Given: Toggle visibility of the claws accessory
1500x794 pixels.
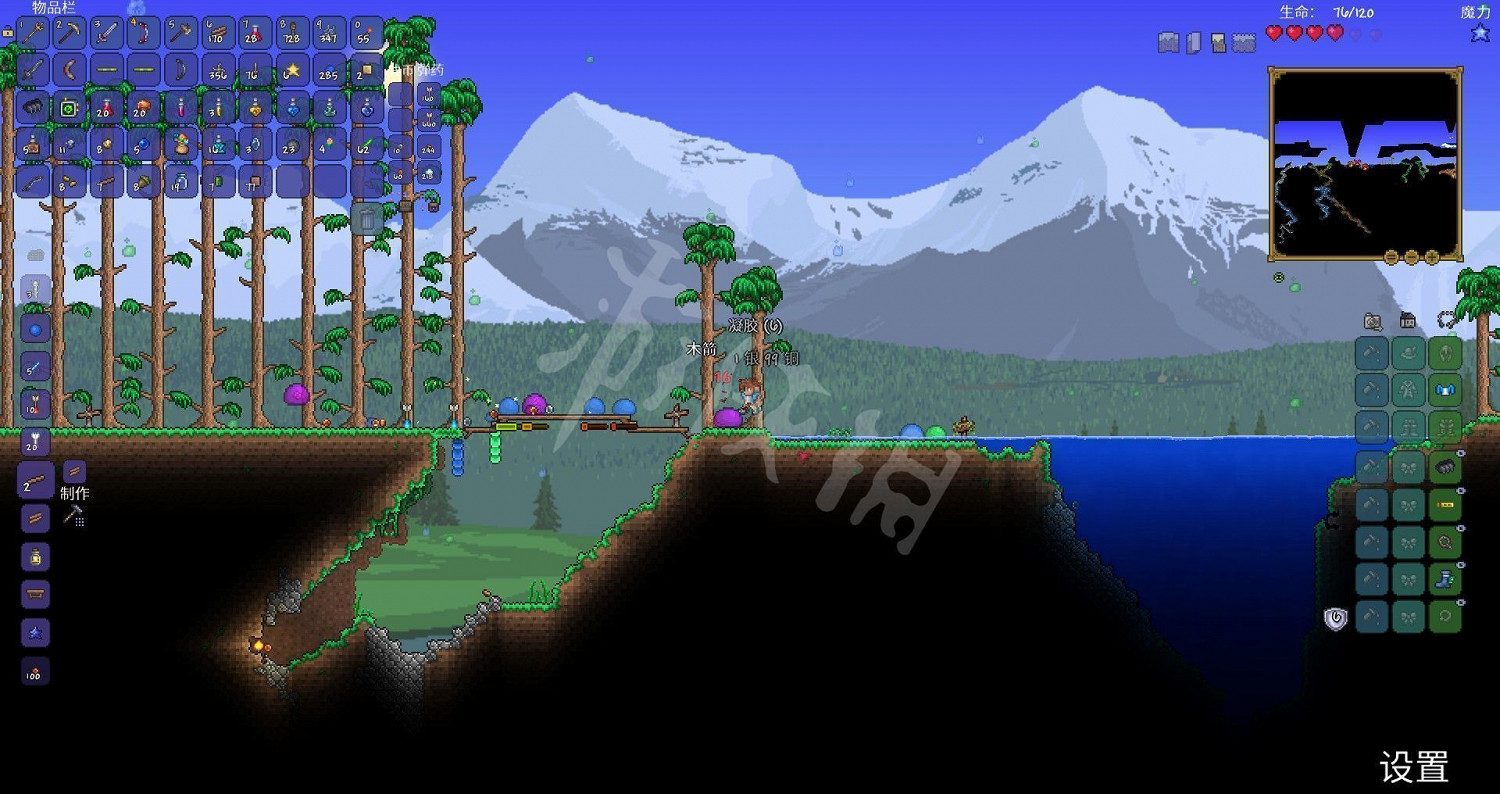Looking at the screenshot, I should click(1461, 451).
